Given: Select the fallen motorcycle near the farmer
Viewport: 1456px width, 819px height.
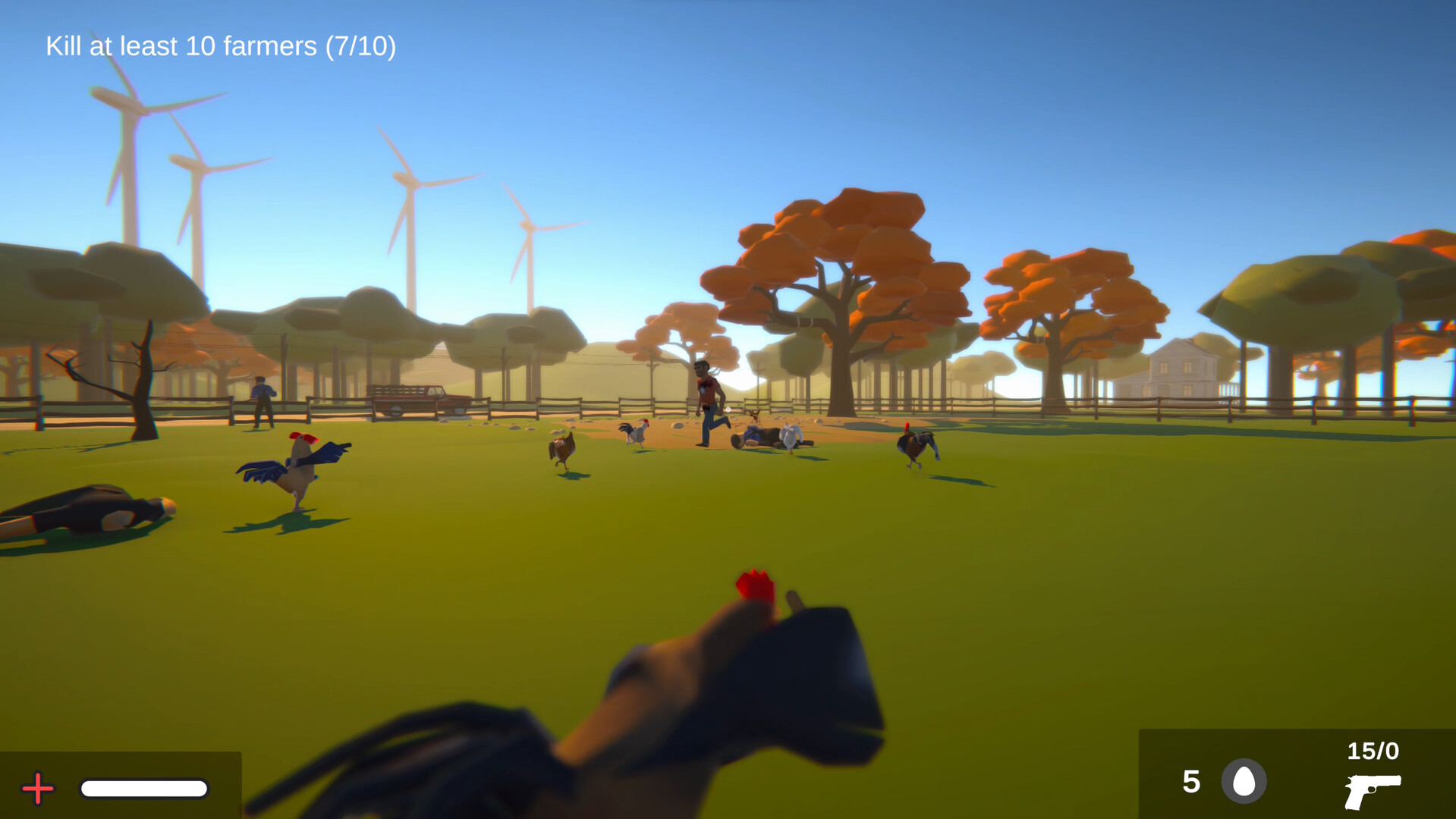Looking at the screenshot, I should (x=763, y=436).
